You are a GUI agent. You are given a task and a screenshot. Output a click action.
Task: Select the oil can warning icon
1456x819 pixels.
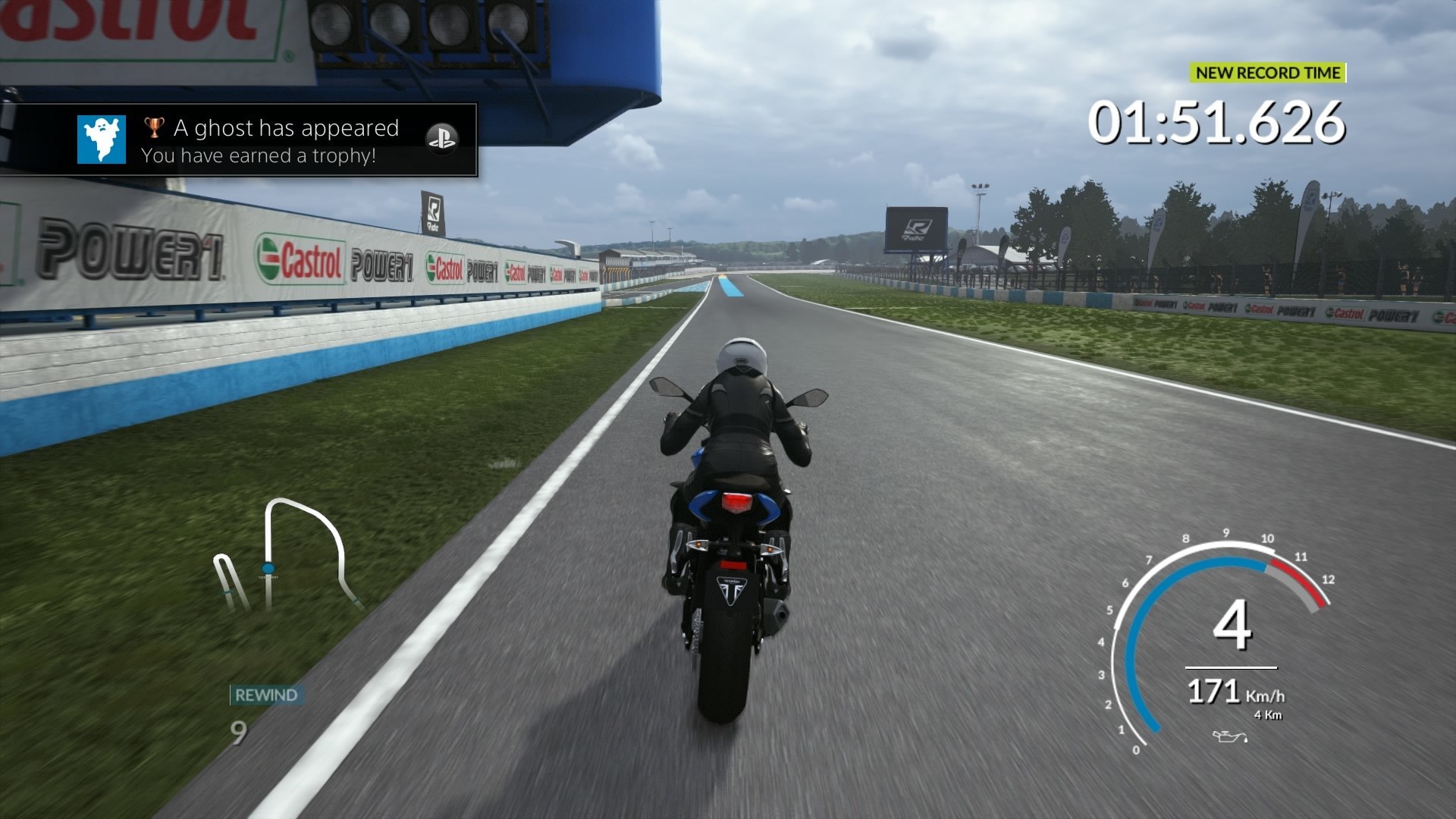pyautogui.click(x=1228, y=736)
